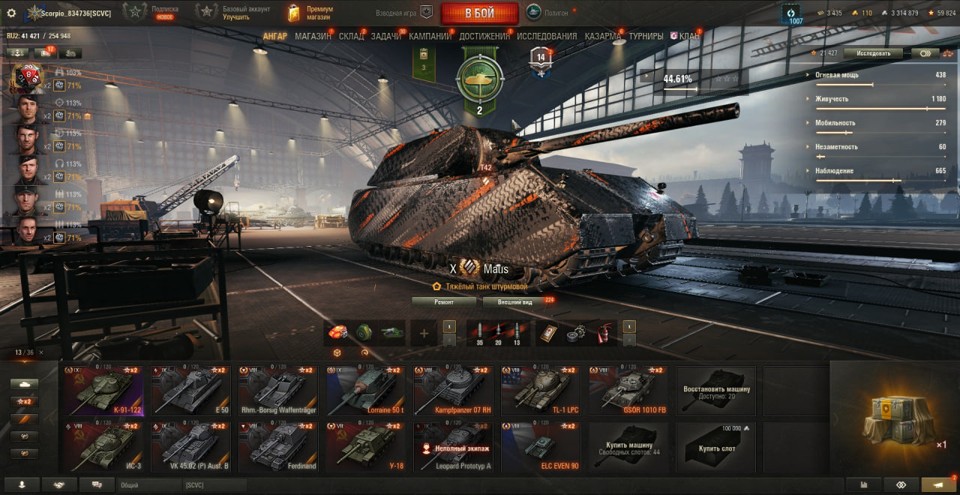Open the ЗАДАЧИ missions tab
This screenshot has width=960, height=495.
[x=386, y=36]
